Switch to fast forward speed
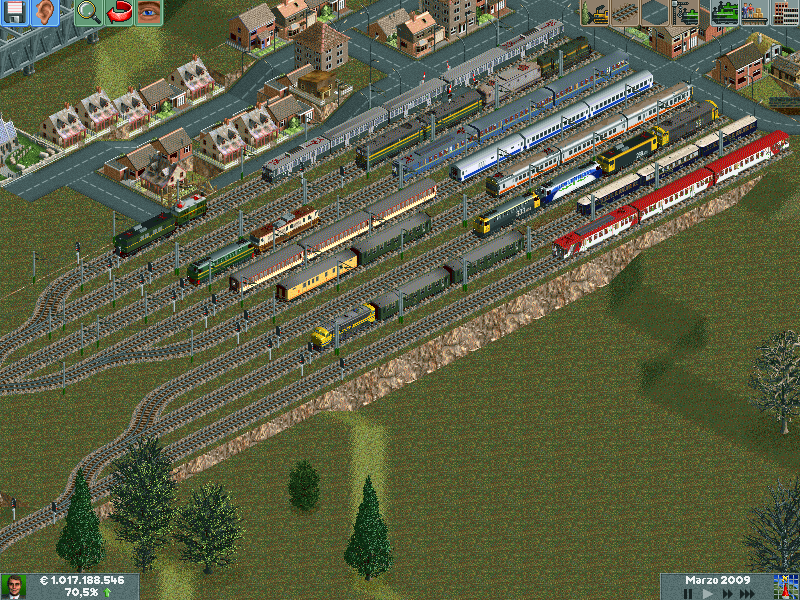 coord(727,593)
